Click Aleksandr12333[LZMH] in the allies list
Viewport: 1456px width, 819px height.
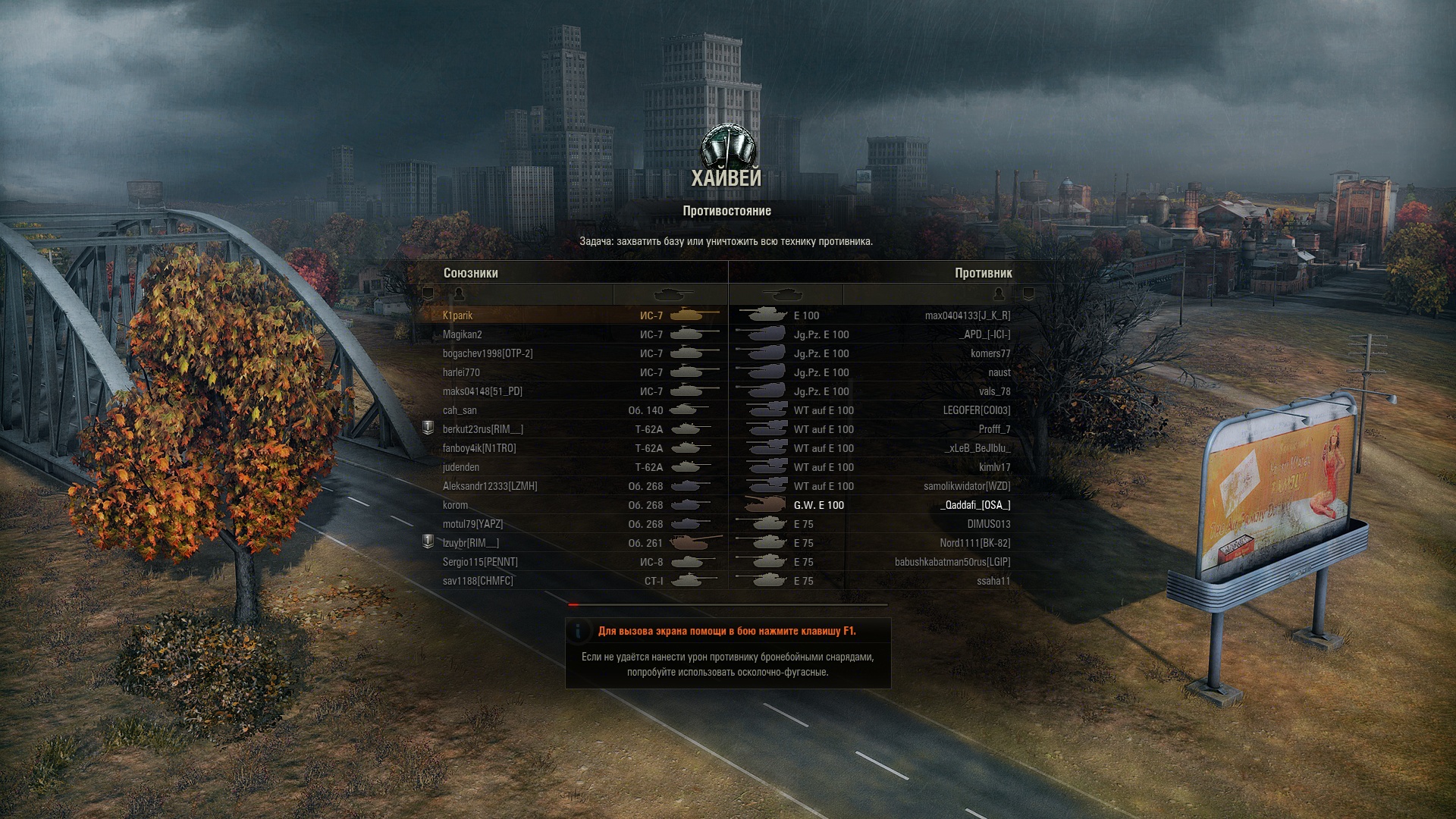490,486
